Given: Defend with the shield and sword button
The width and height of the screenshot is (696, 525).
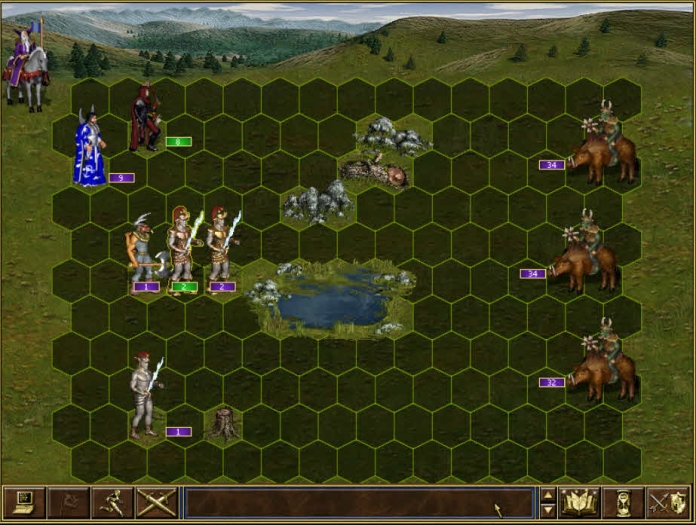Looking at the screenshot, I should [x=667, y=502].
